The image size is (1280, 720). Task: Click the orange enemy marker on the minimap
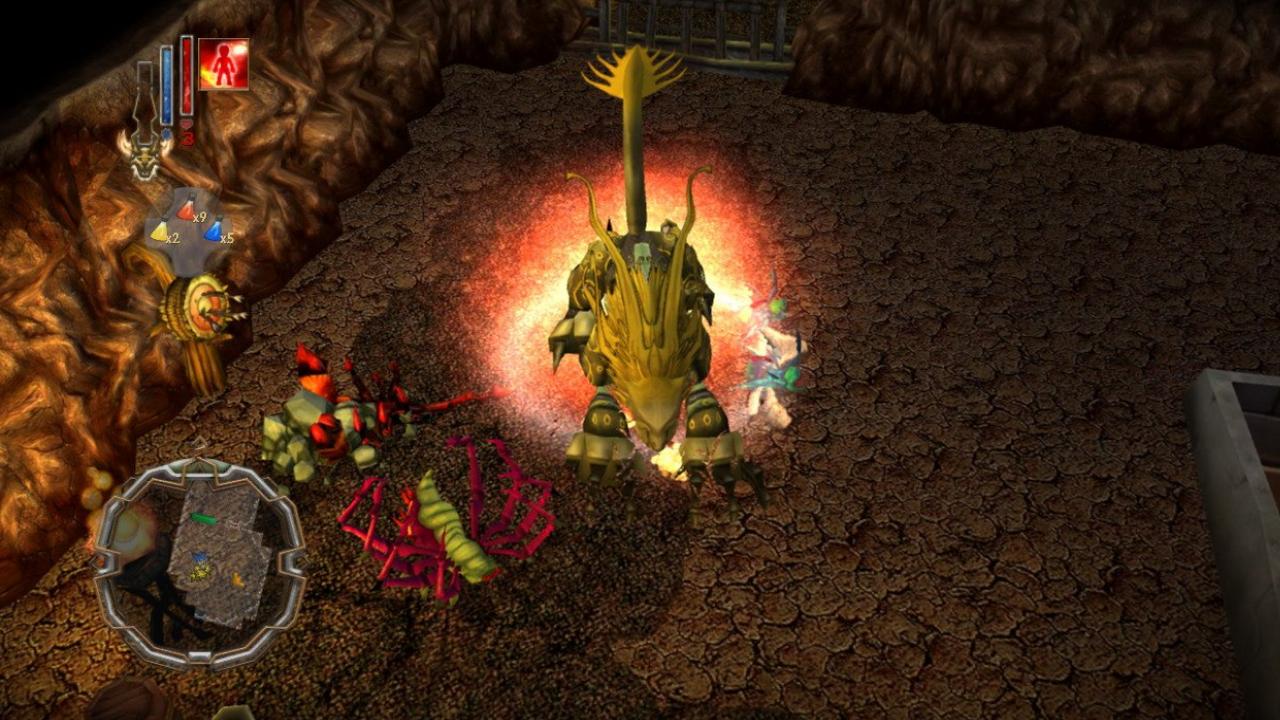coord(237,579)
